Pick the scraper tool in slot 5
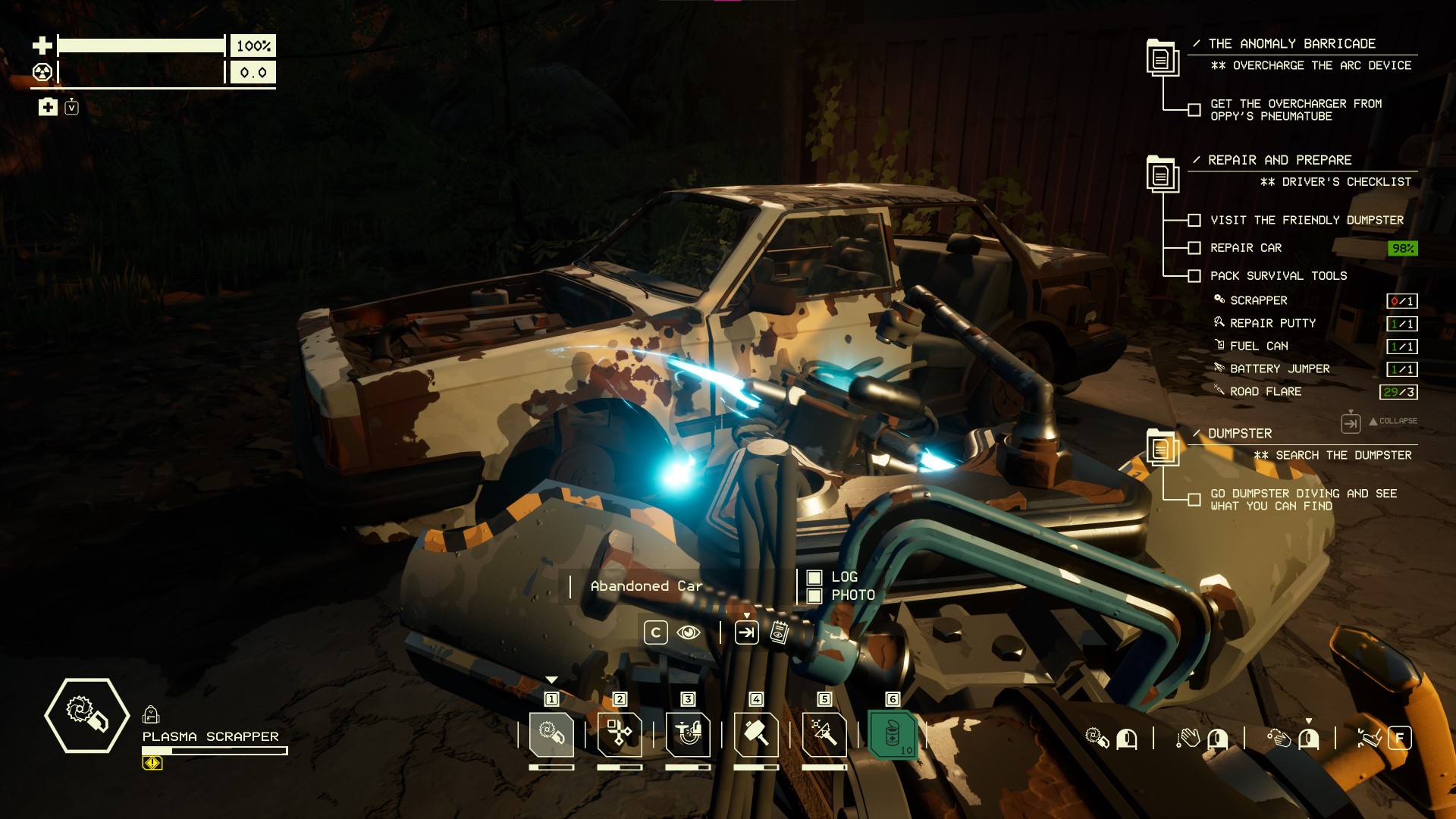The width and height of the screenshot is (1456, 819). (x=824, y=734)
